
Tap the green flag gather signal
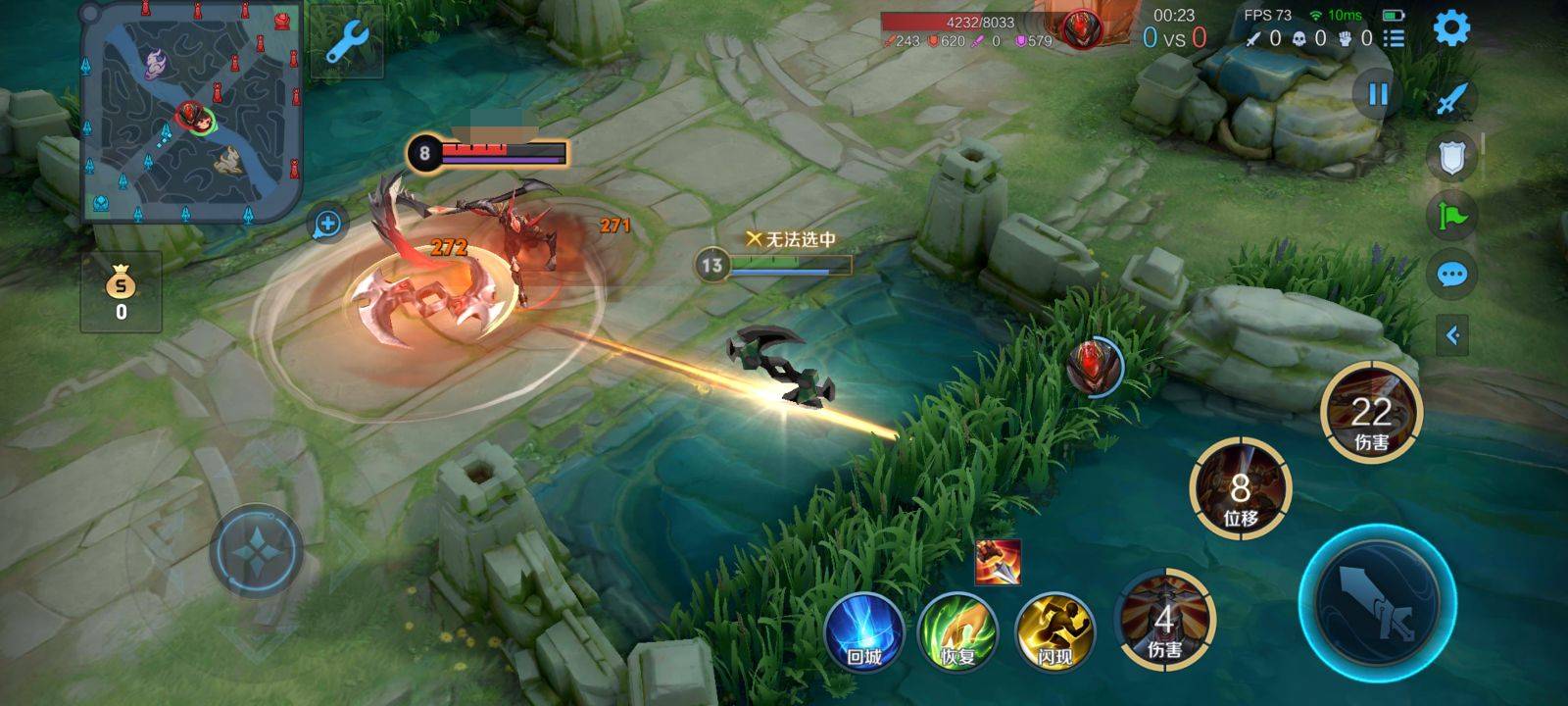point(1451,216)
